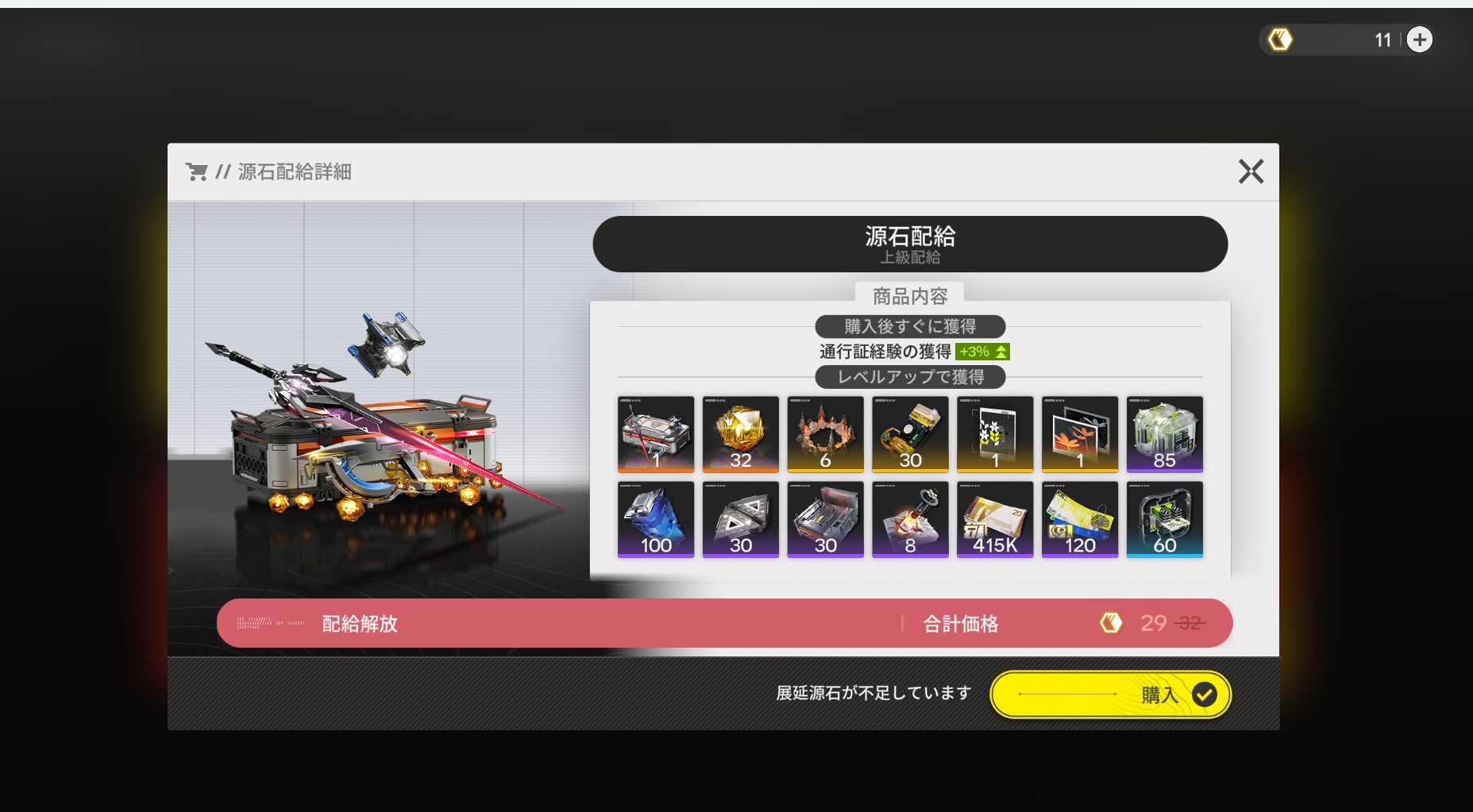
Task: Select the weapon crate reward with quantity 1
Action: tap(656, 434)
